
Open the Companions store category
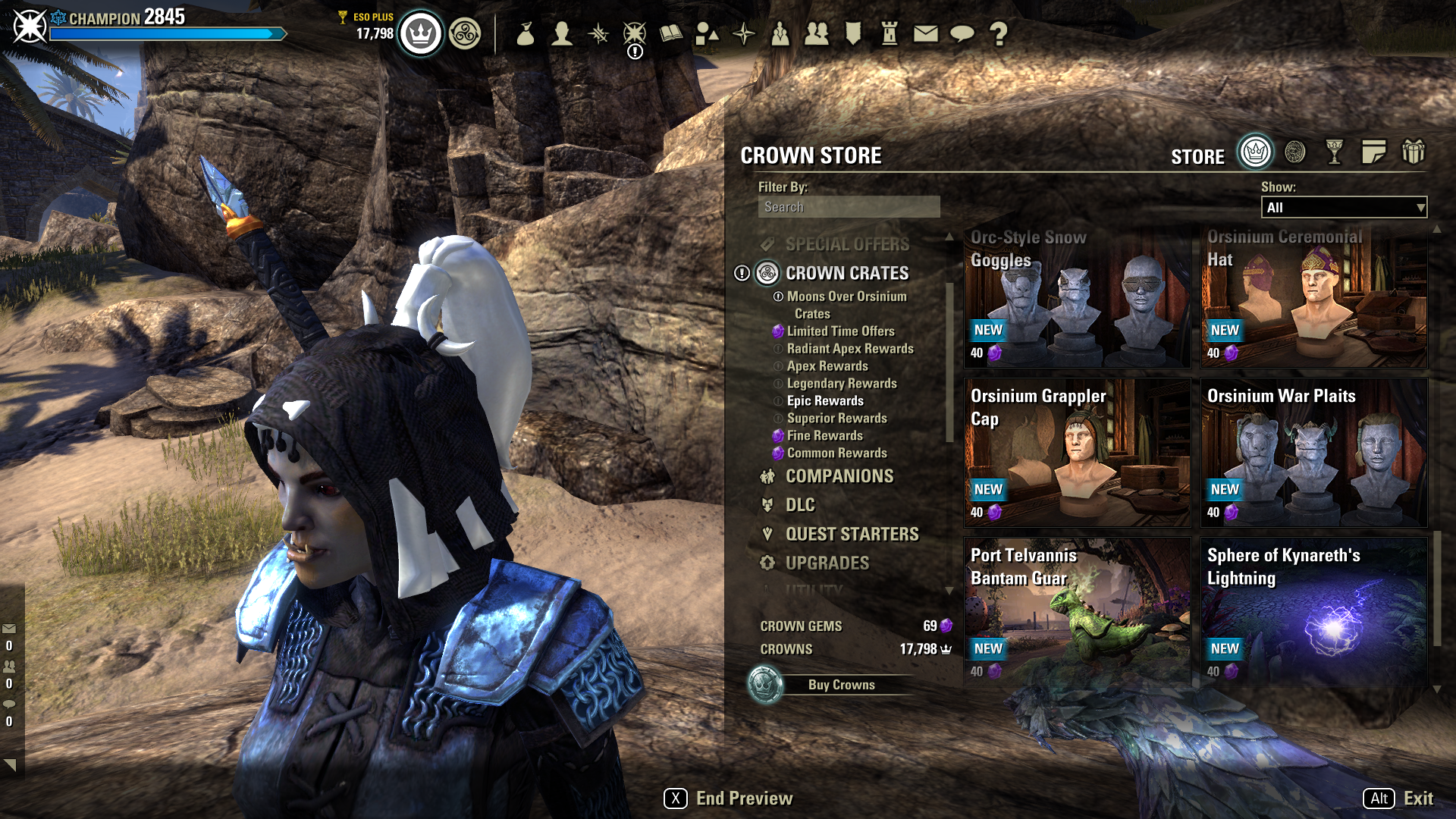point(839,476)
